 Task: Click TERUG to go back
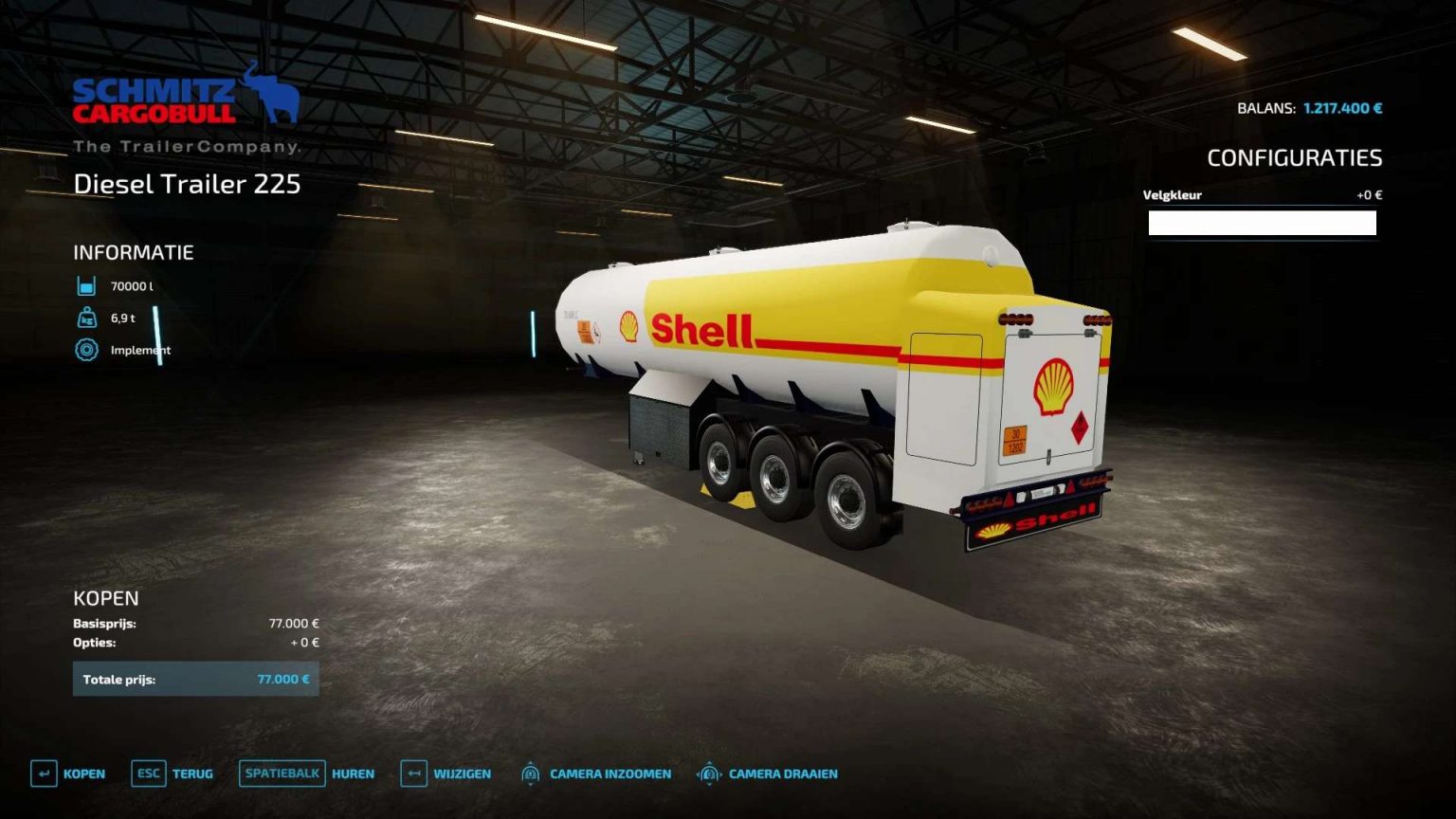[x=192, y=773]
